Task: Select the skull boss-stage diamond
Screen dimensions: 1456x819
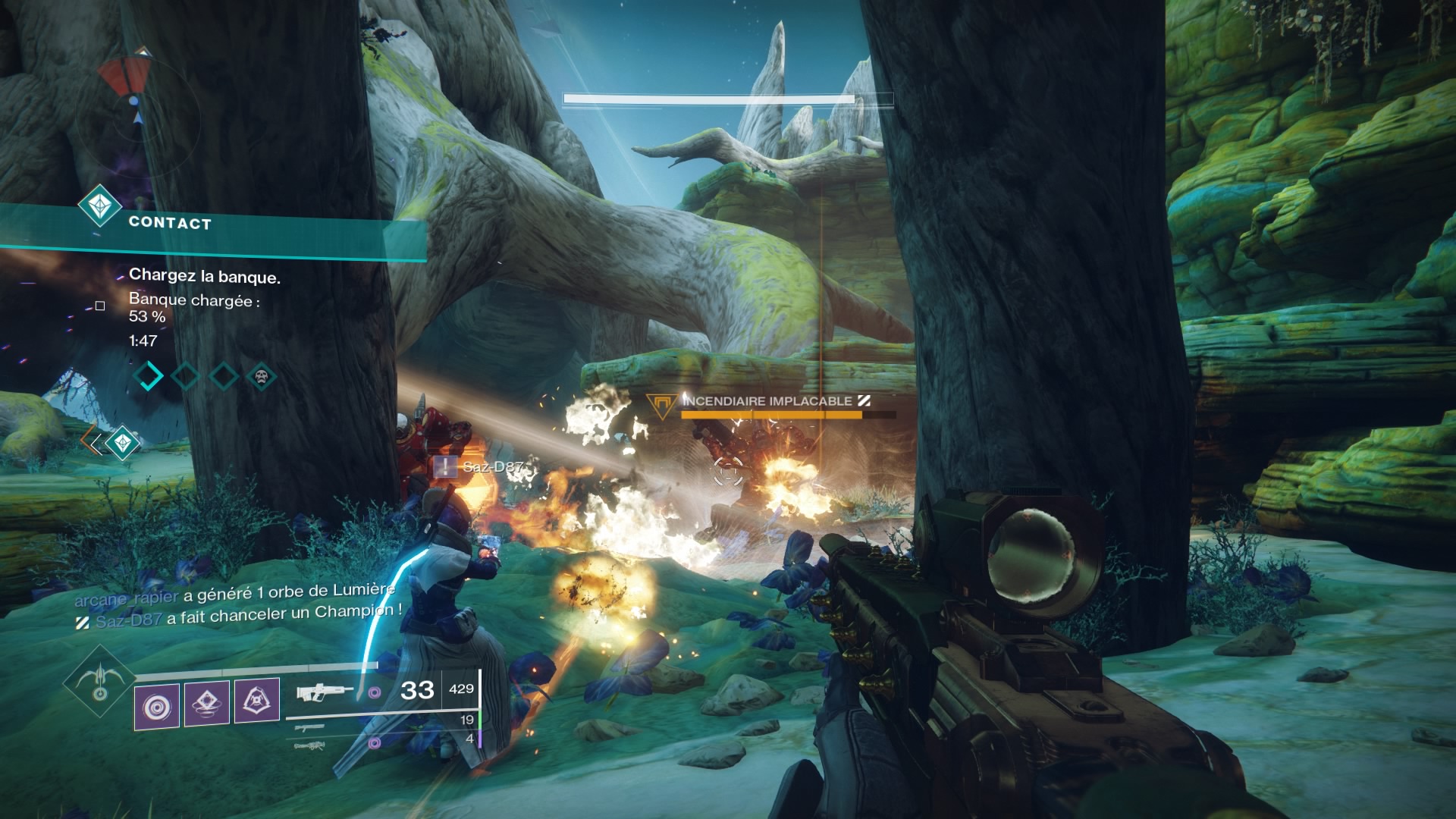Action: click(262, 375)
